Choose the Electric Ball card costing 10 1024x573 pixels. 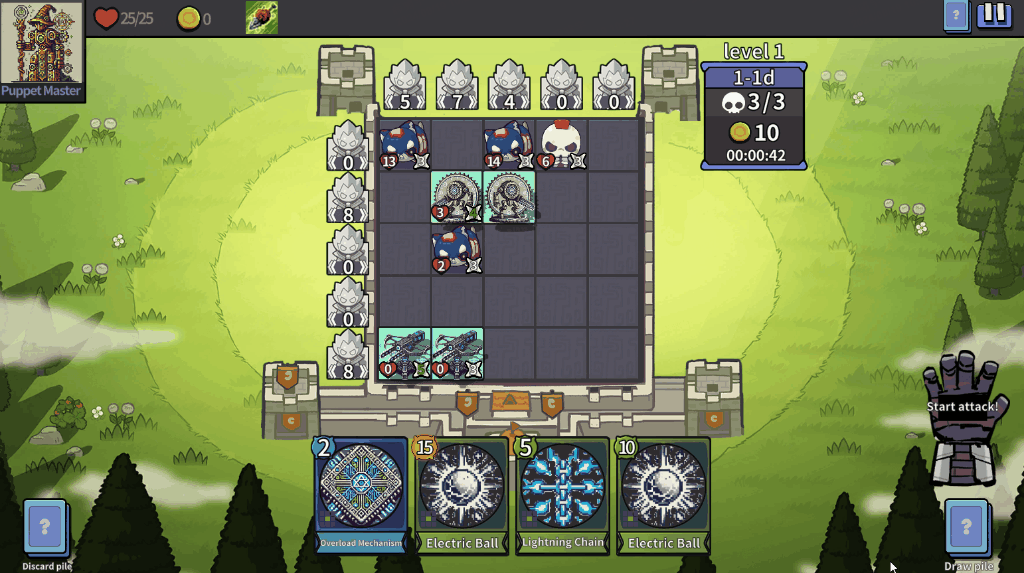[x=664, y=495]
